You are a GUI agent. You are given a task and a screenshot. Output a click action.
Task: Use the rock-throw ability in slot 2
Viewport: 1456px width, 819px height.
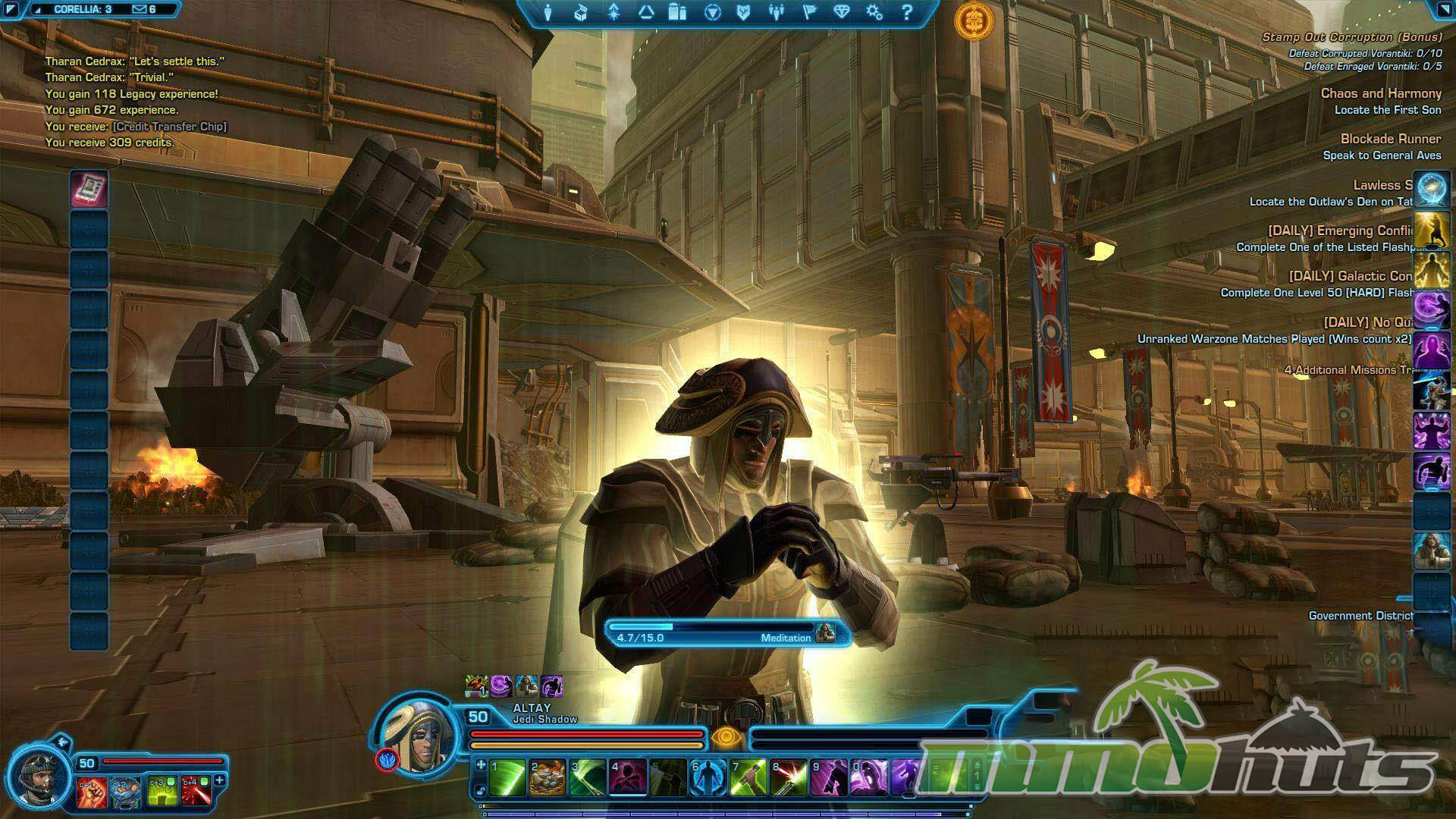coord(548,778)
